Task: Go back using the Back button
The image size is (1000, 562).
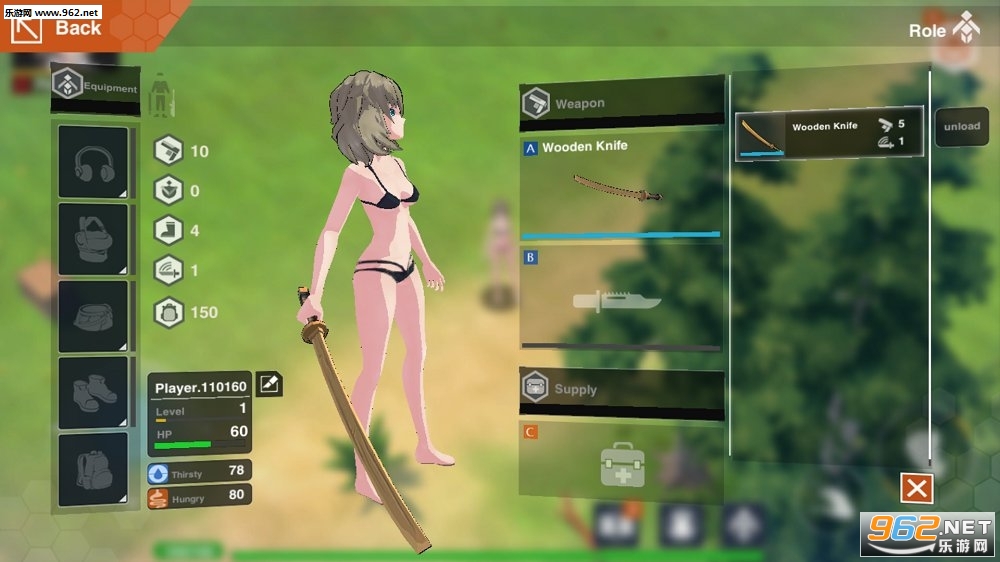Action: (58, 27)
